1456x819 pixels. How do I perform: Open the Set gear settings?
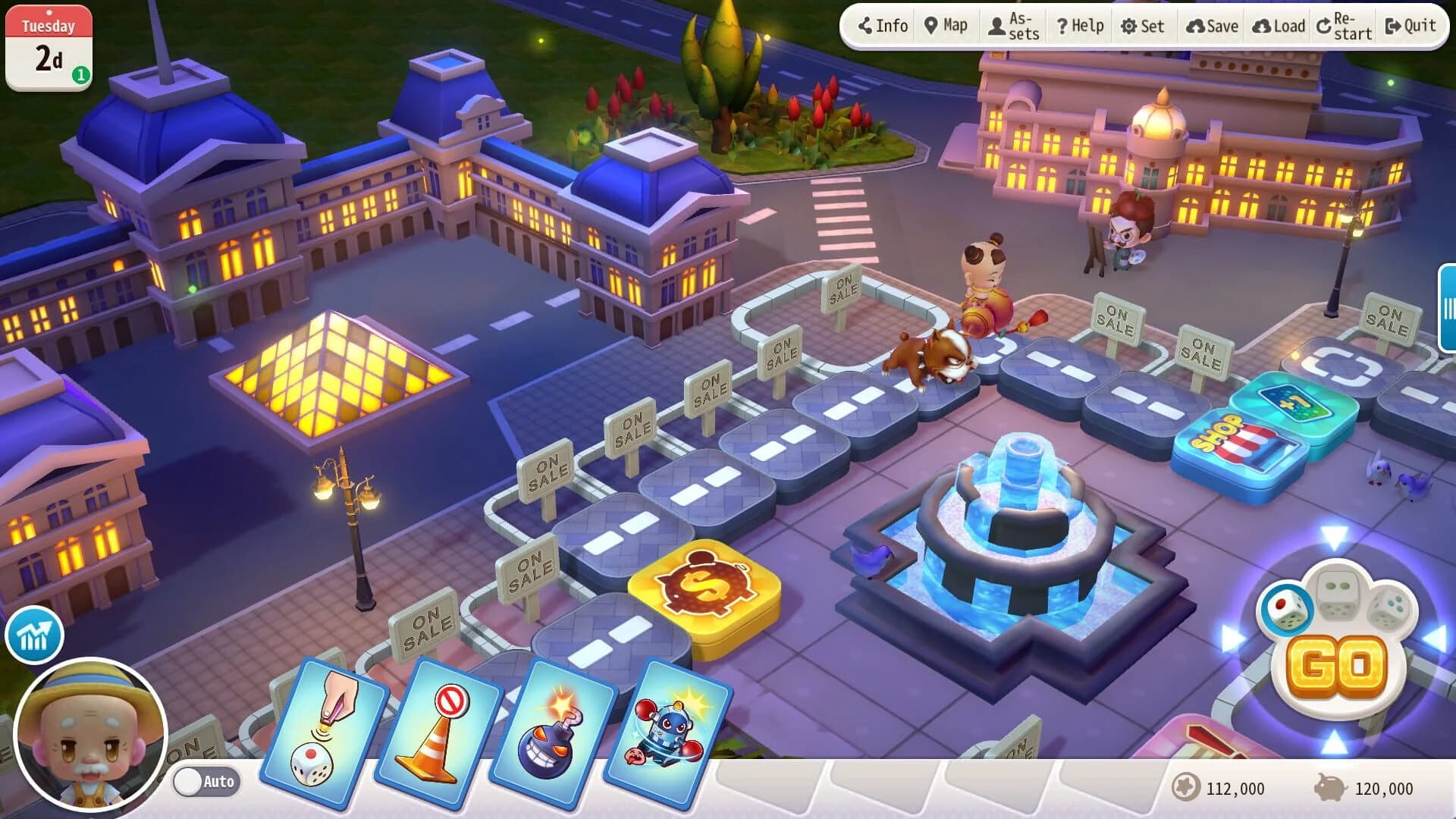coord(1144,25)
